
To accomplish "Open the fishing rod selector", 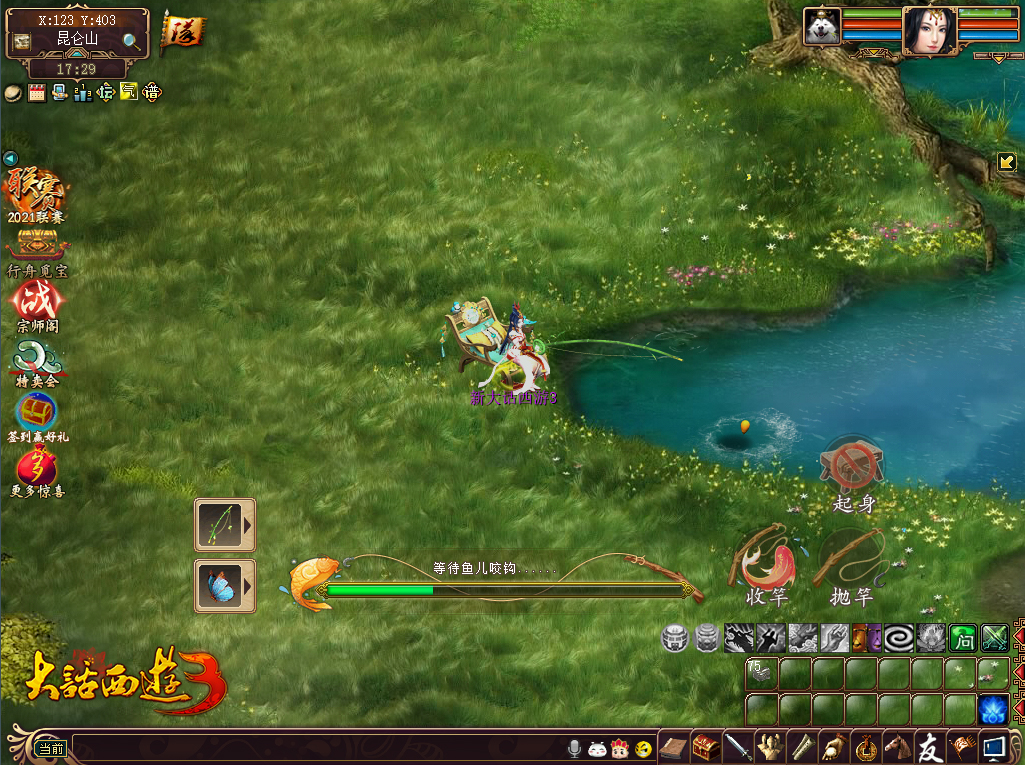I will pyautogui.click(x=225, y=525).
